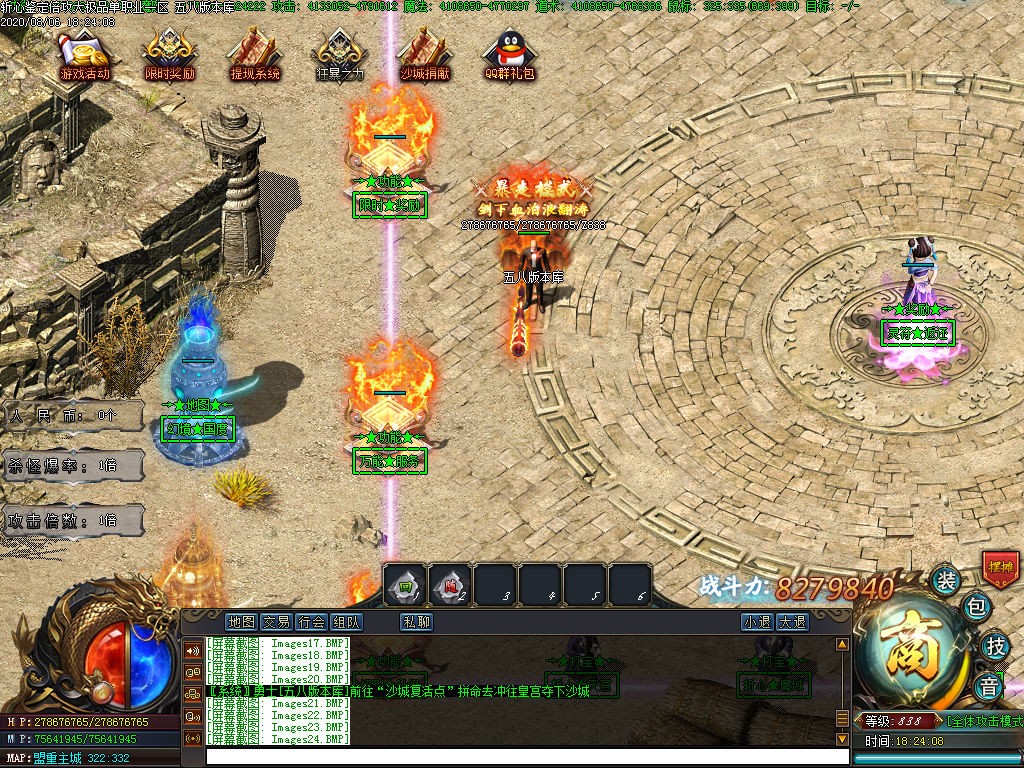Open the red 摆摊 stall shield button

999,567
